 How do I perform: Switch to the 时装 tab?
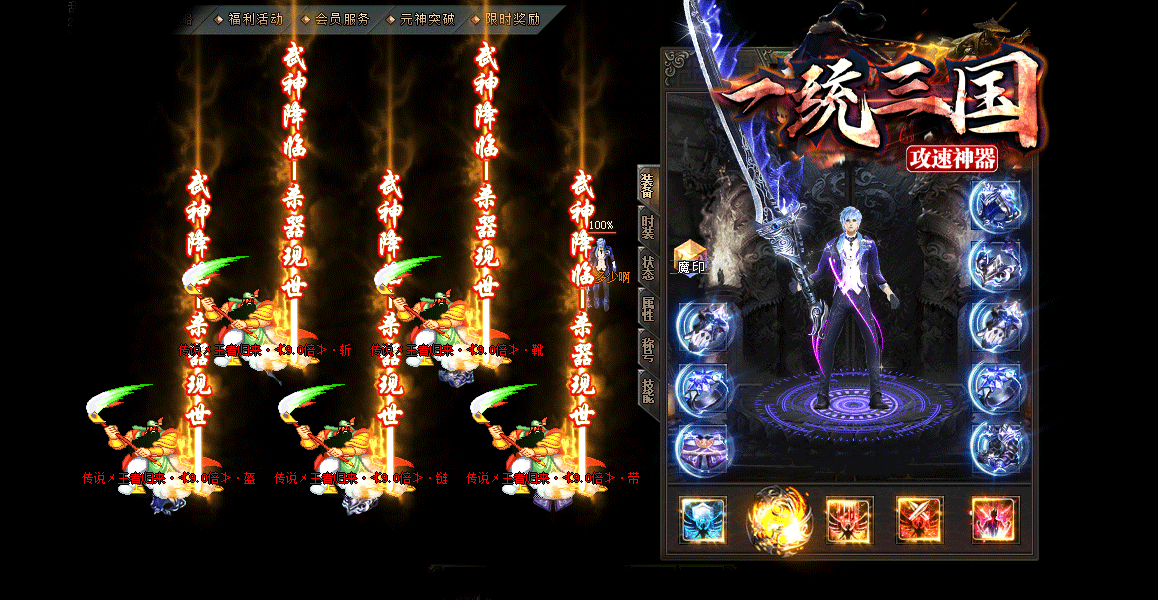pos(648,228)
